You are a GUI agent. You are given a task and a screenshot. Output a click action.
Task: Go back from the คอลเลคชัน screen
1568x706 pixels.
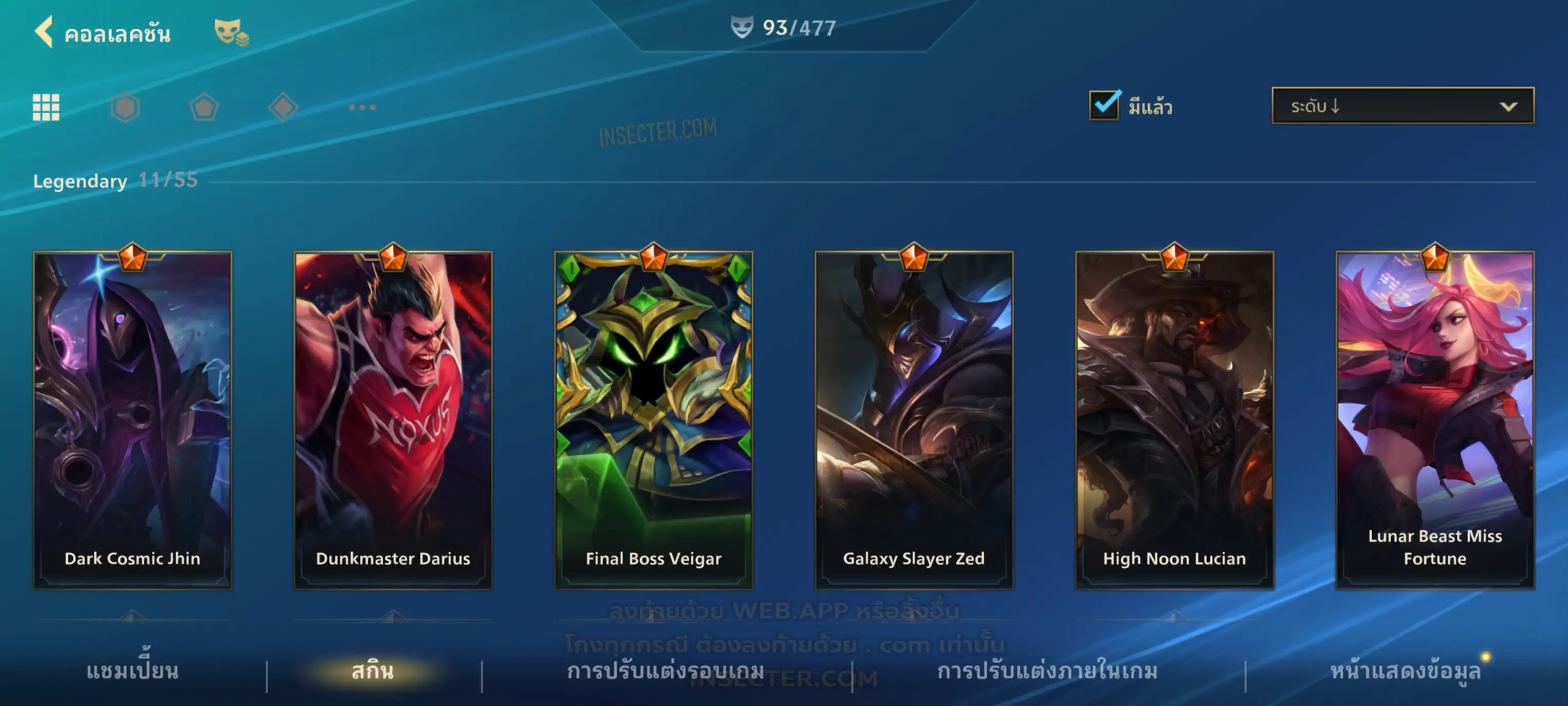tap(44, 32)
